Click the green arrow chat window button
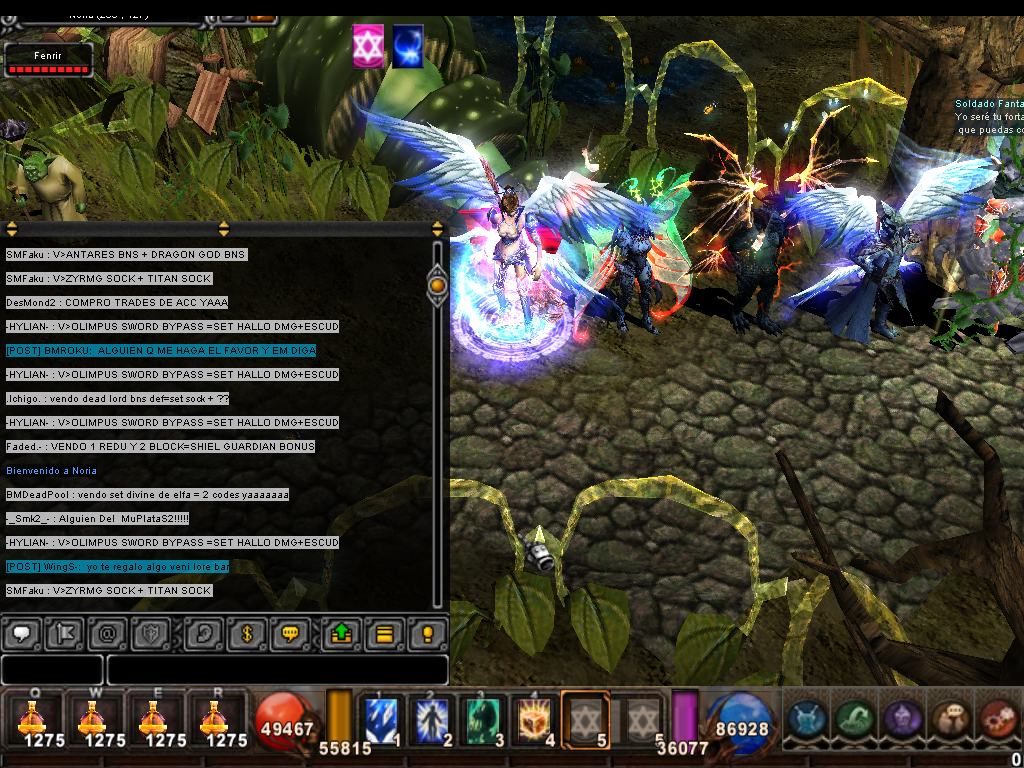This screenshot has height=768, width=1024. (x=339, y=633)
